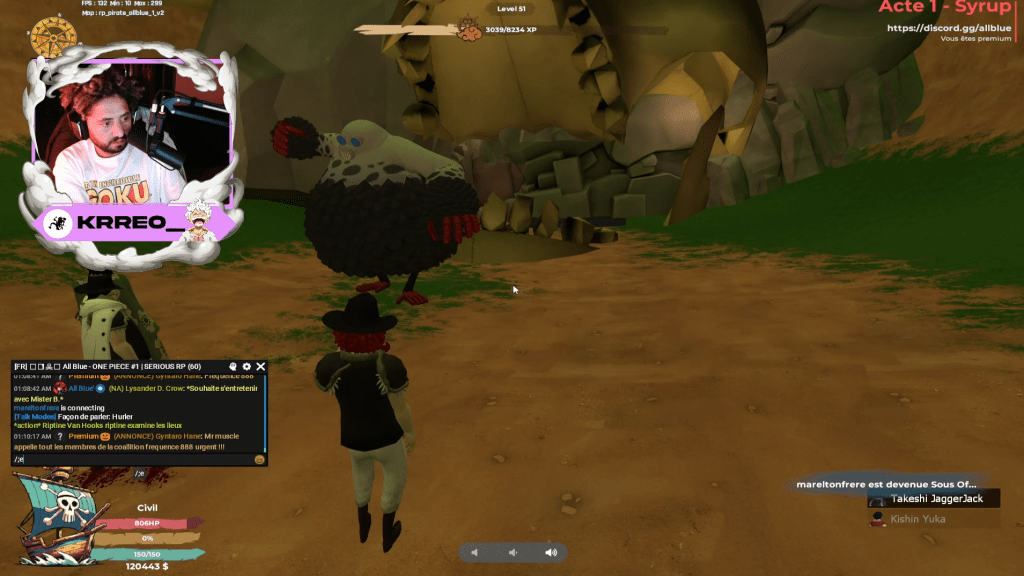Viewport: 1024px width, 576px height.
Task: Click the compass emblem icon
Action: pyautogui.click(x=54, y=37)
